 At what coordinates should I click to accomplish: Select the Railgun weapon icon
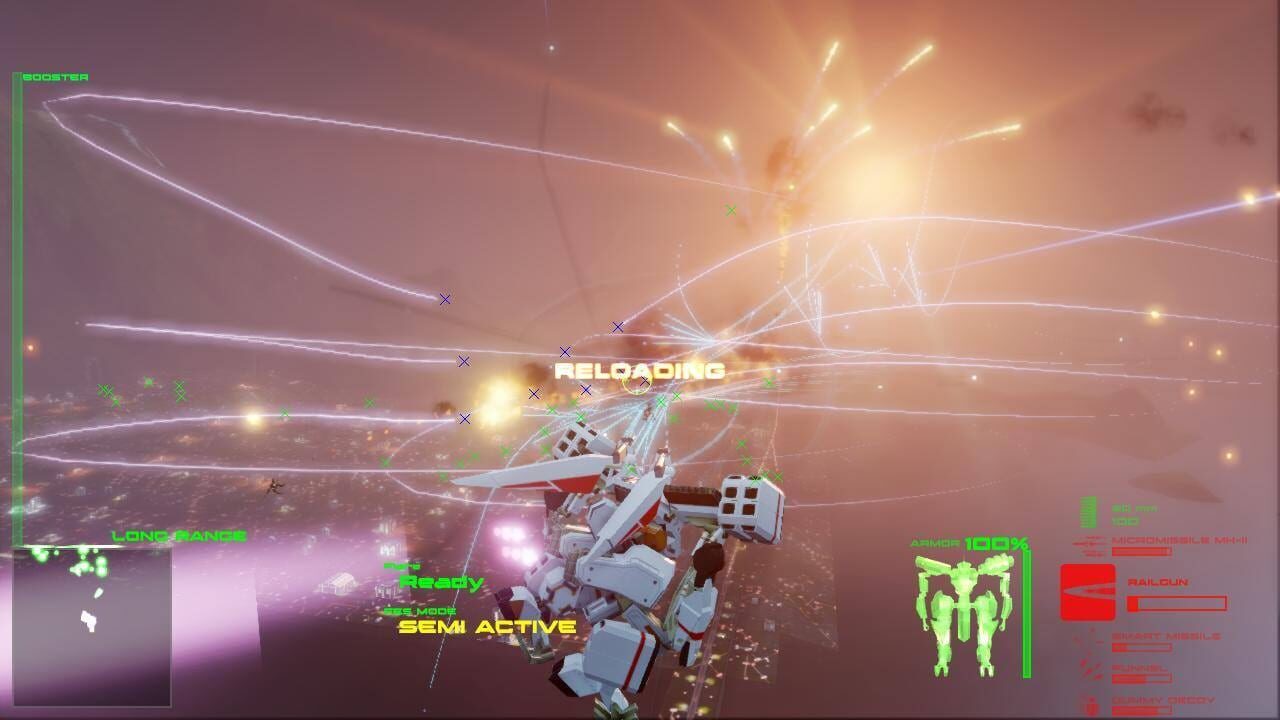[1088, 590]
